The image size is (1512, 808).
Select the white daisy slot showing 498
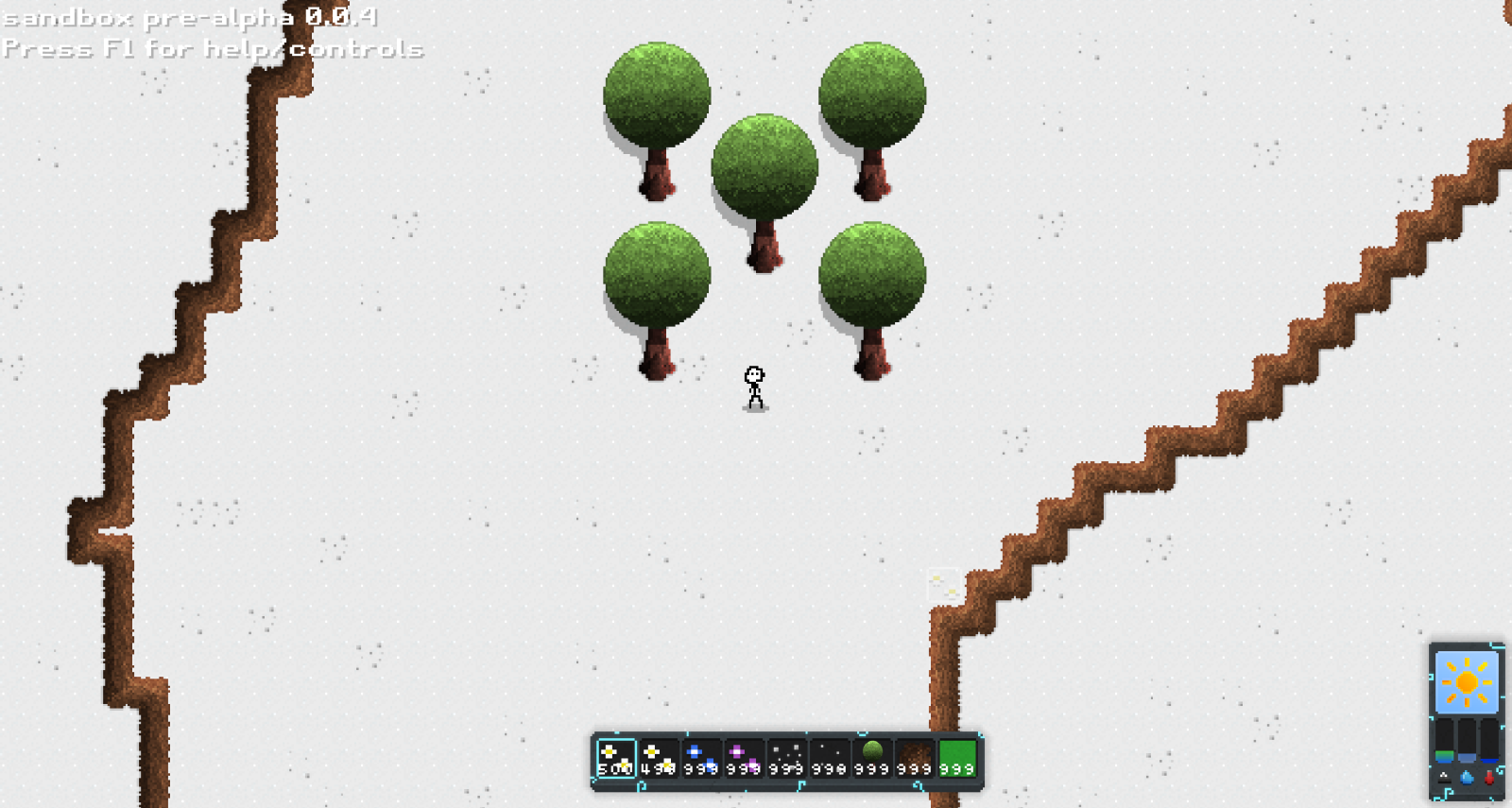tap(659, 758)
